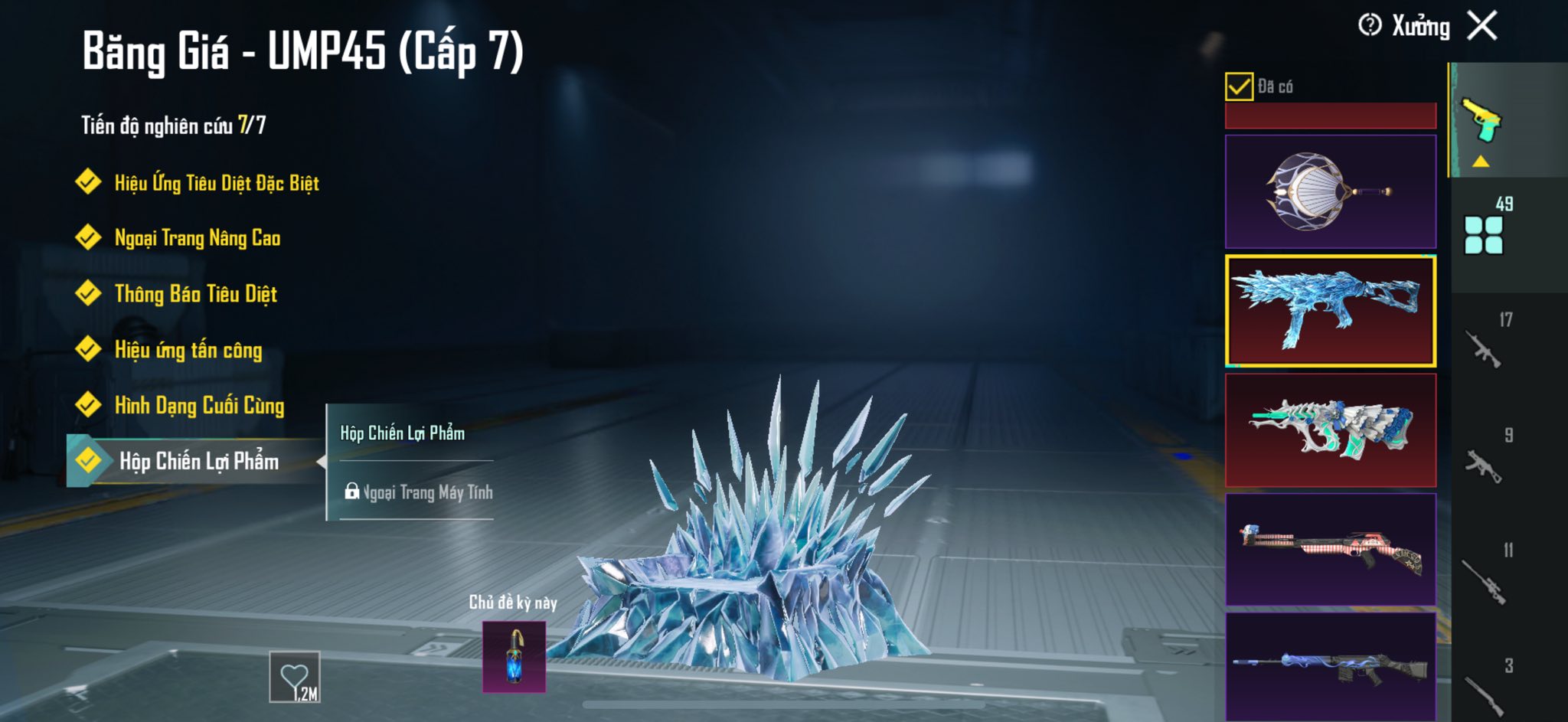Select the shell fan pan skin
1568x722 pixels.
[1330, 191]
